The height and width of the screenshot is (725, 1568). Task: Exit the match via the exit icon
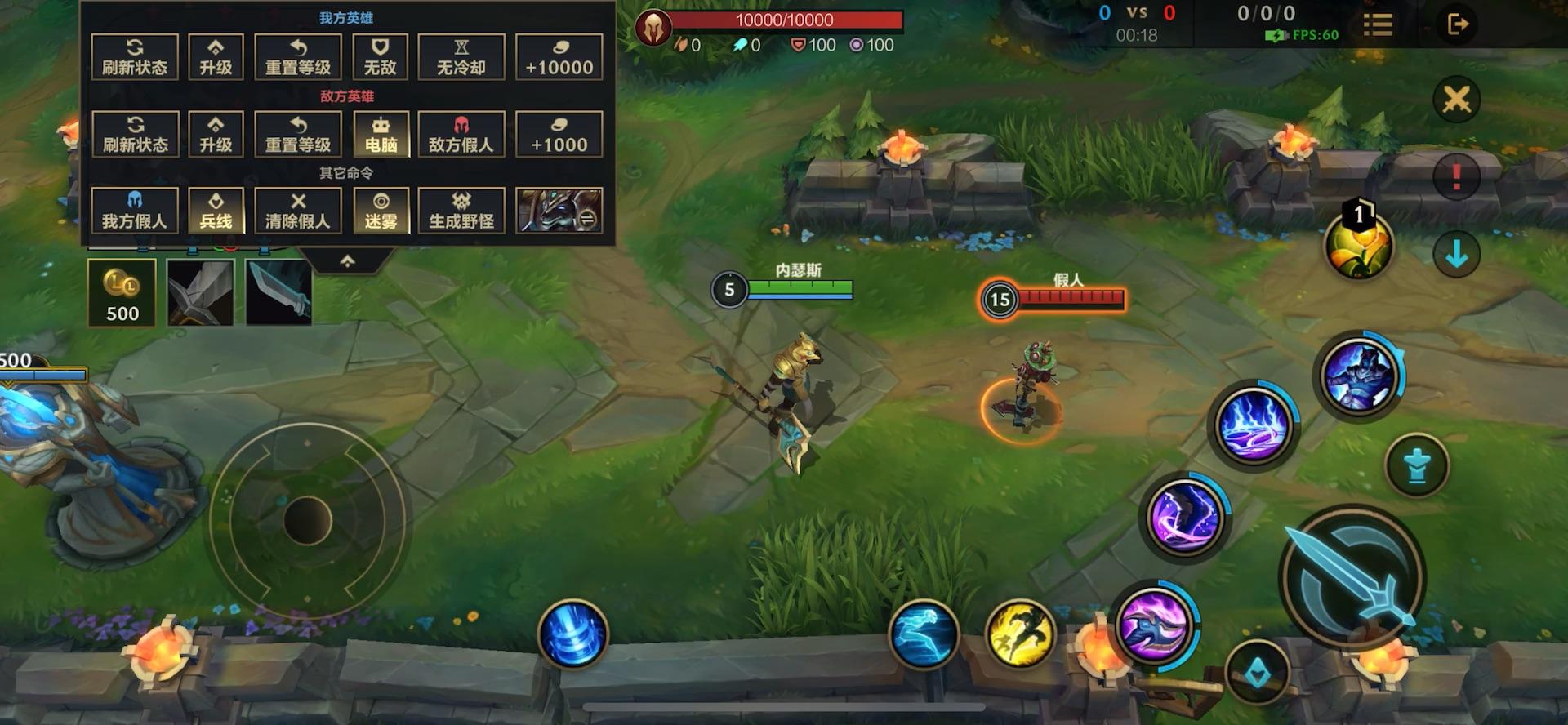click(x=1457, y=24)
